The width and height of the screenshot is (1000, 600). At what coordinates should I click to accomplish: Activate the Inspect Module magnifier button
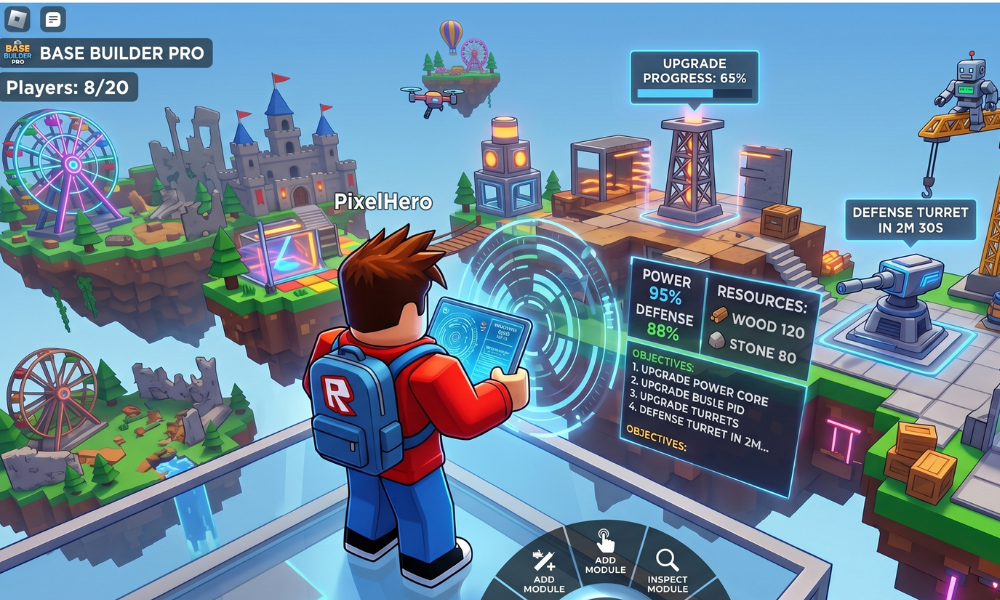coord(667,571)
